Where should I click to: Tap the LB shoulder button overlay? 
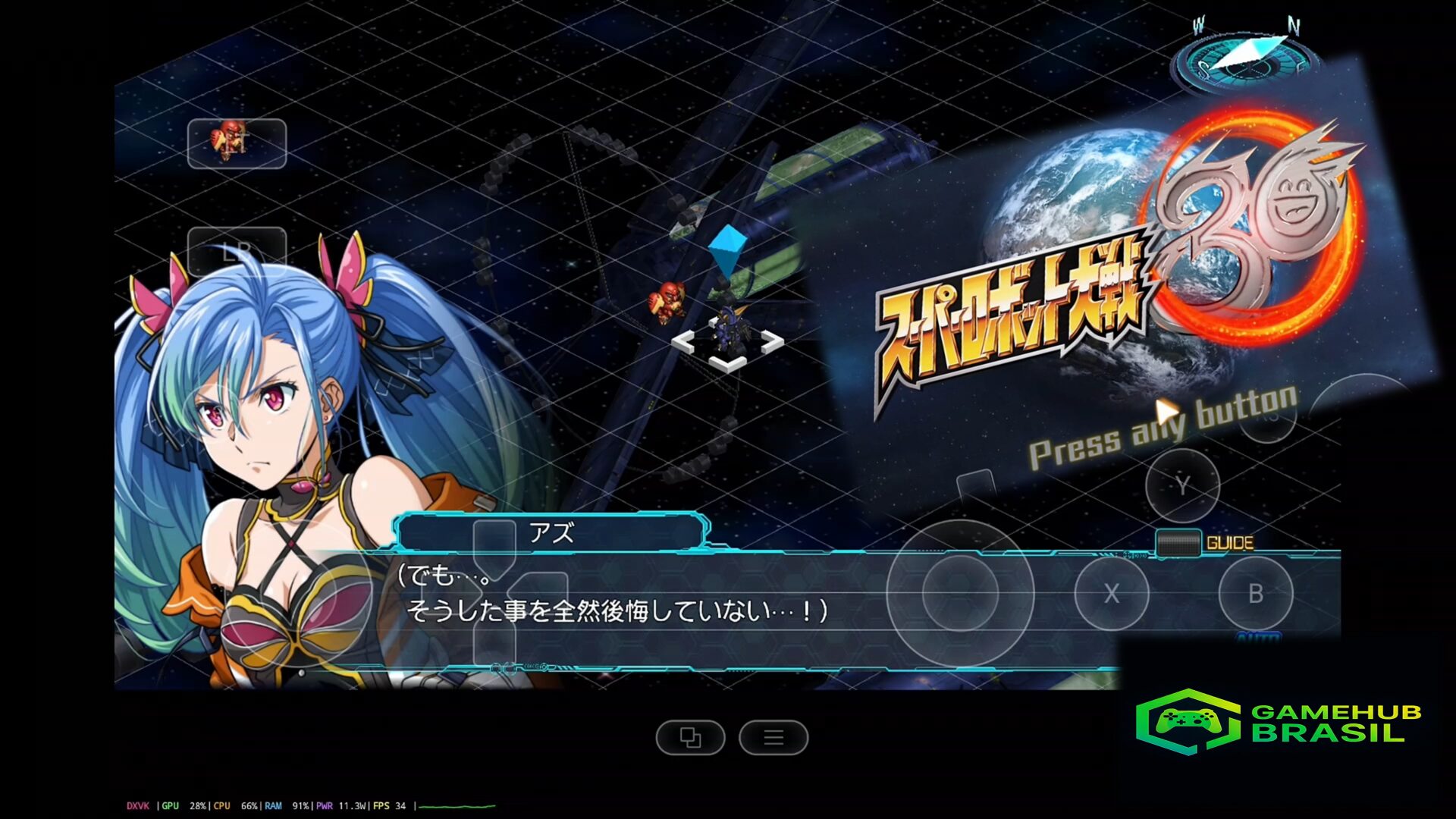pos(237,251)
